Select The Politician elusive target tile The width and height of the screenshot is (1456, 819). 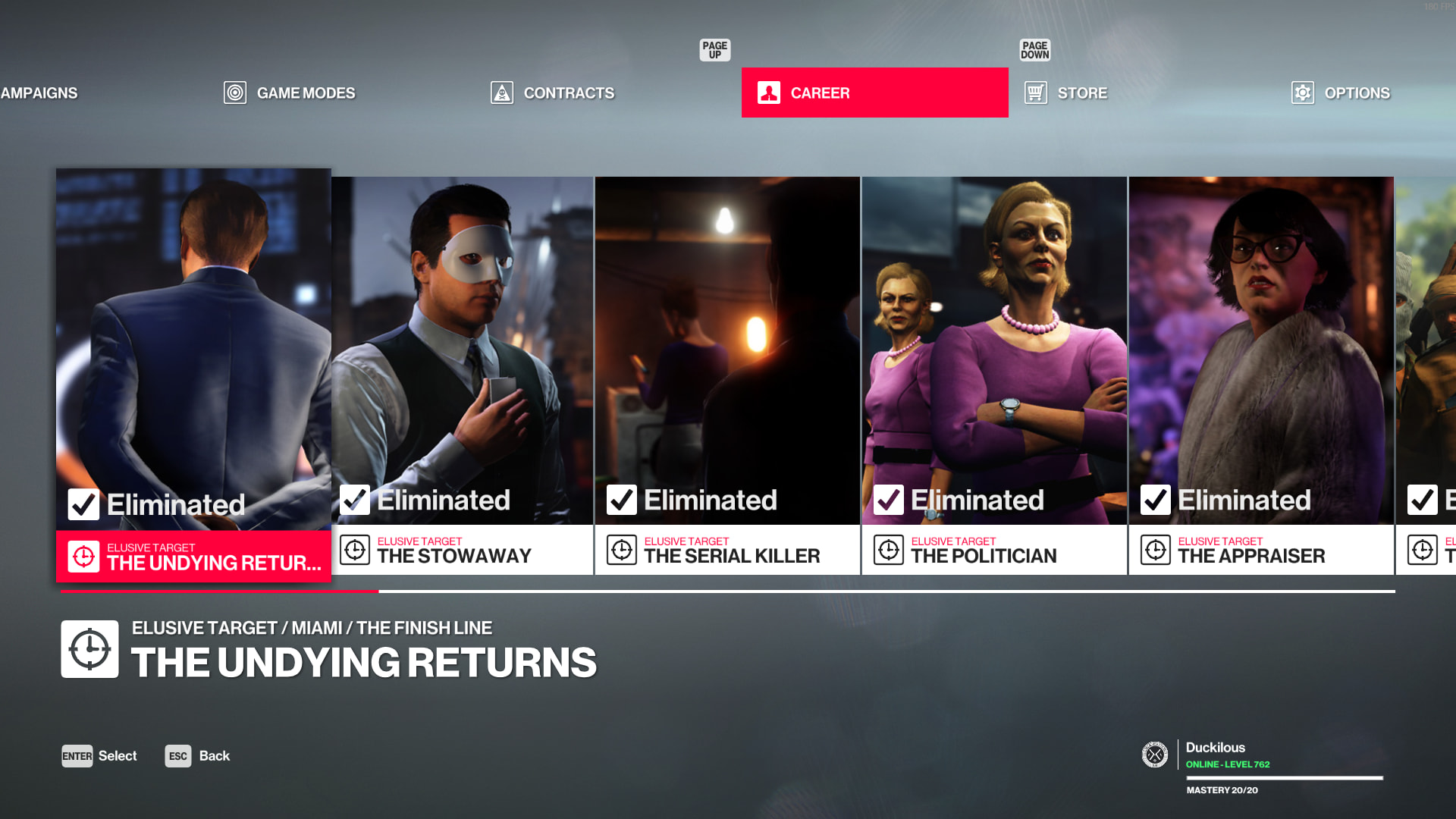tap(994, 375)
